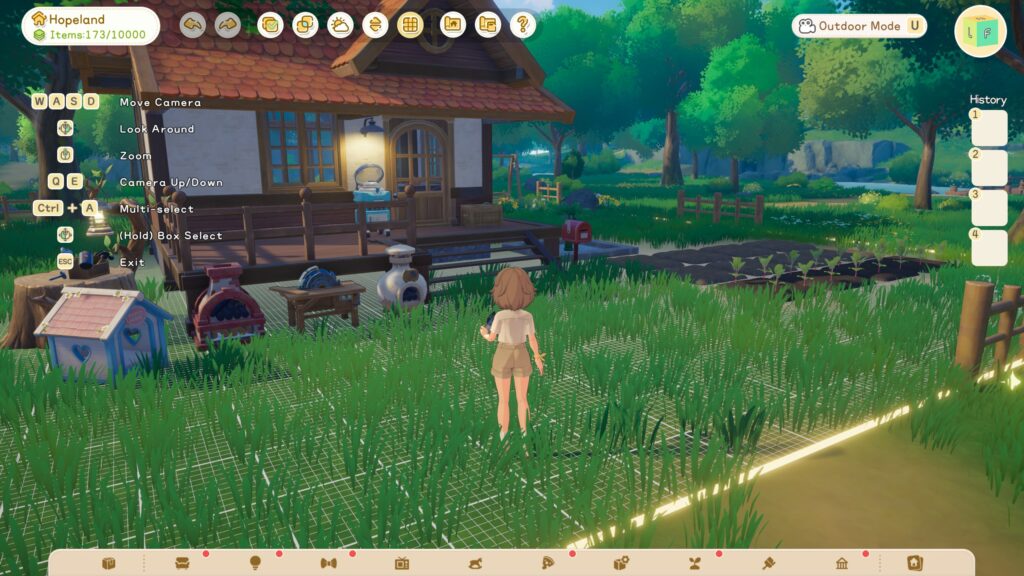Viewport: 1024px width, 576px height.
Task: Click the up-down swap arrows button
Action: click(x=375, y=25)
